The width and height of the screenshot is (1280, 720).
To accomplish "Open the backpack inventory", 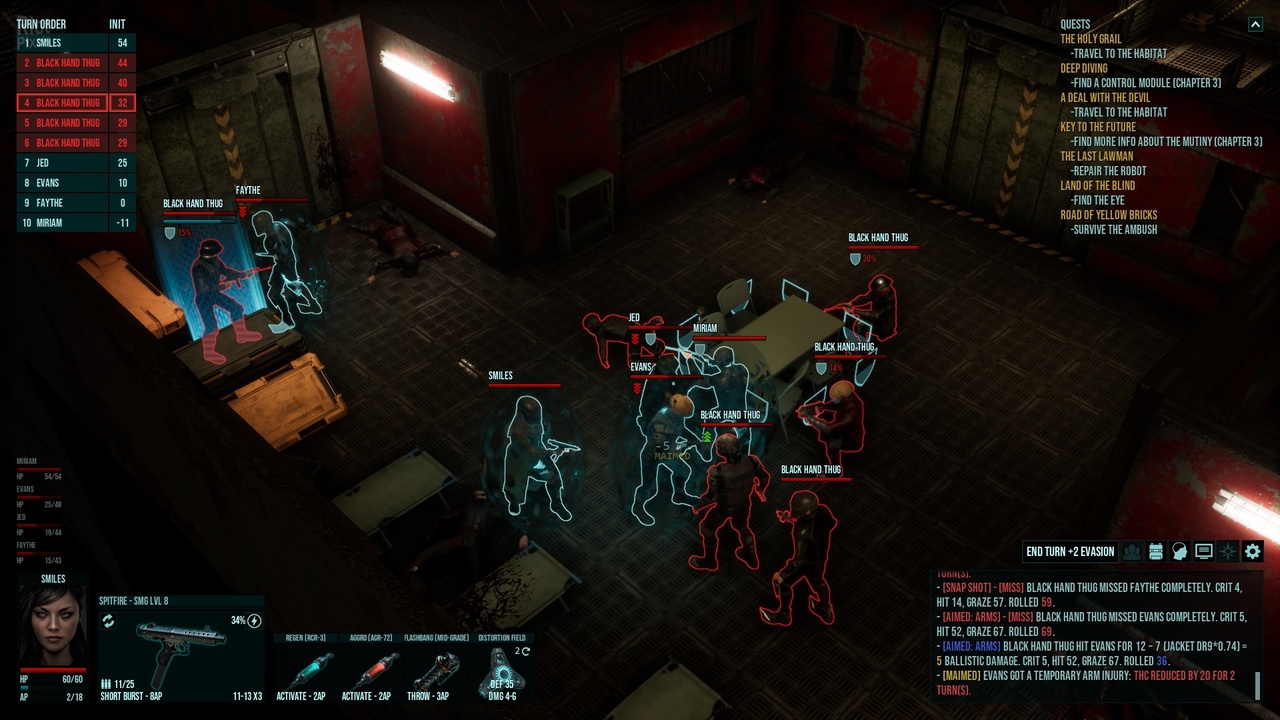I will (x=1156, y=551).
